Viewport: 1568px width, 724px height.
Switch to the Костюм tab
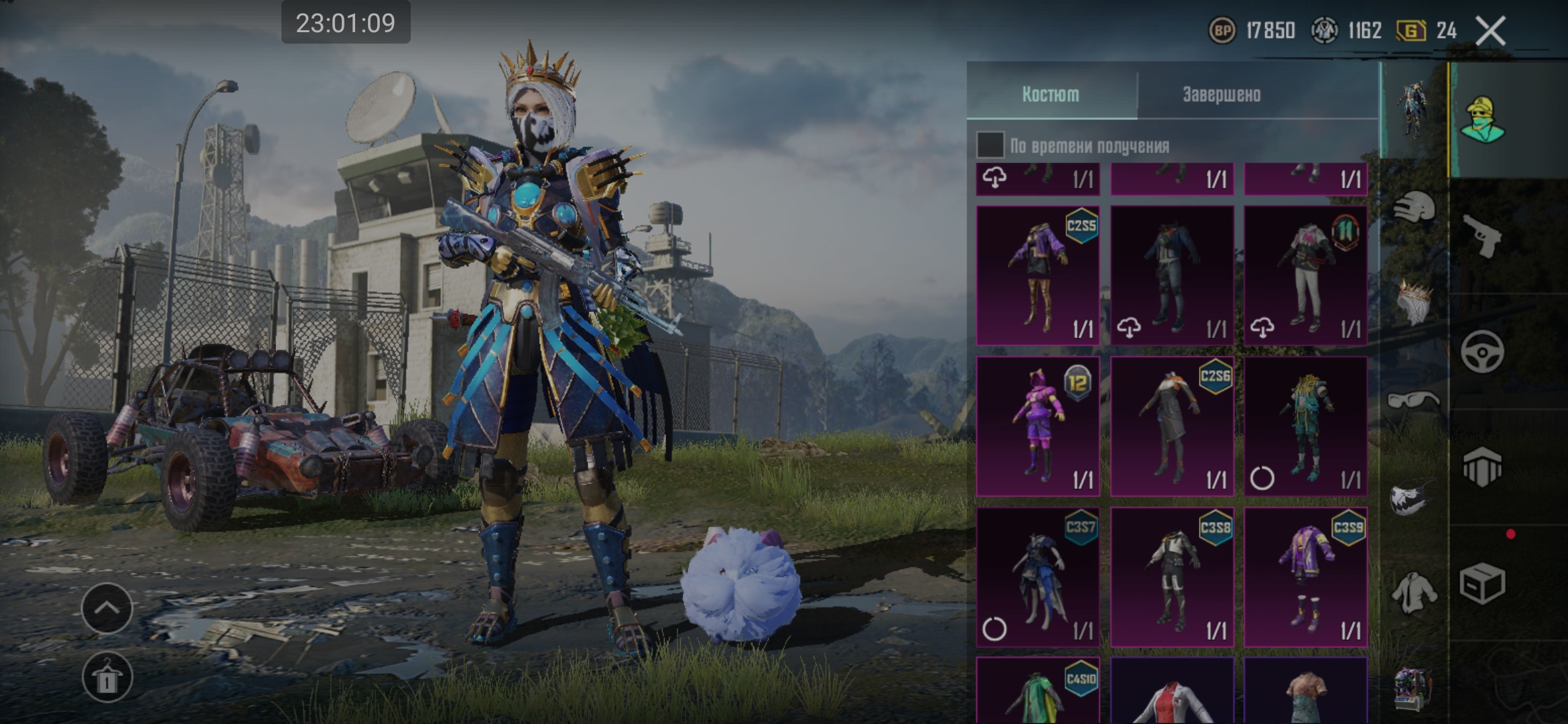(x=1051, y=95)
